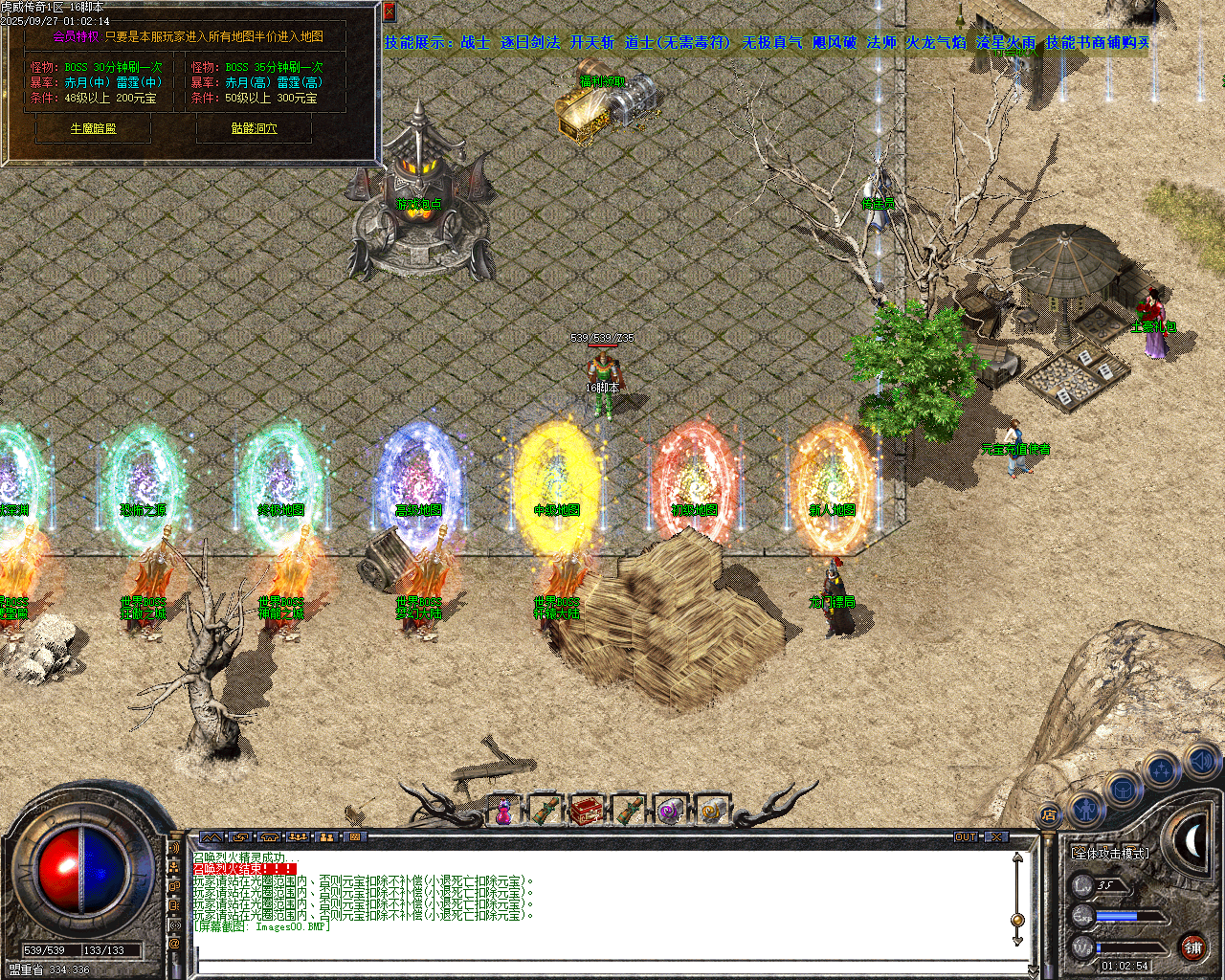Collapse the chat panel with the OUT button
The width and height of the screenshot is (1225, 980).
967,835
